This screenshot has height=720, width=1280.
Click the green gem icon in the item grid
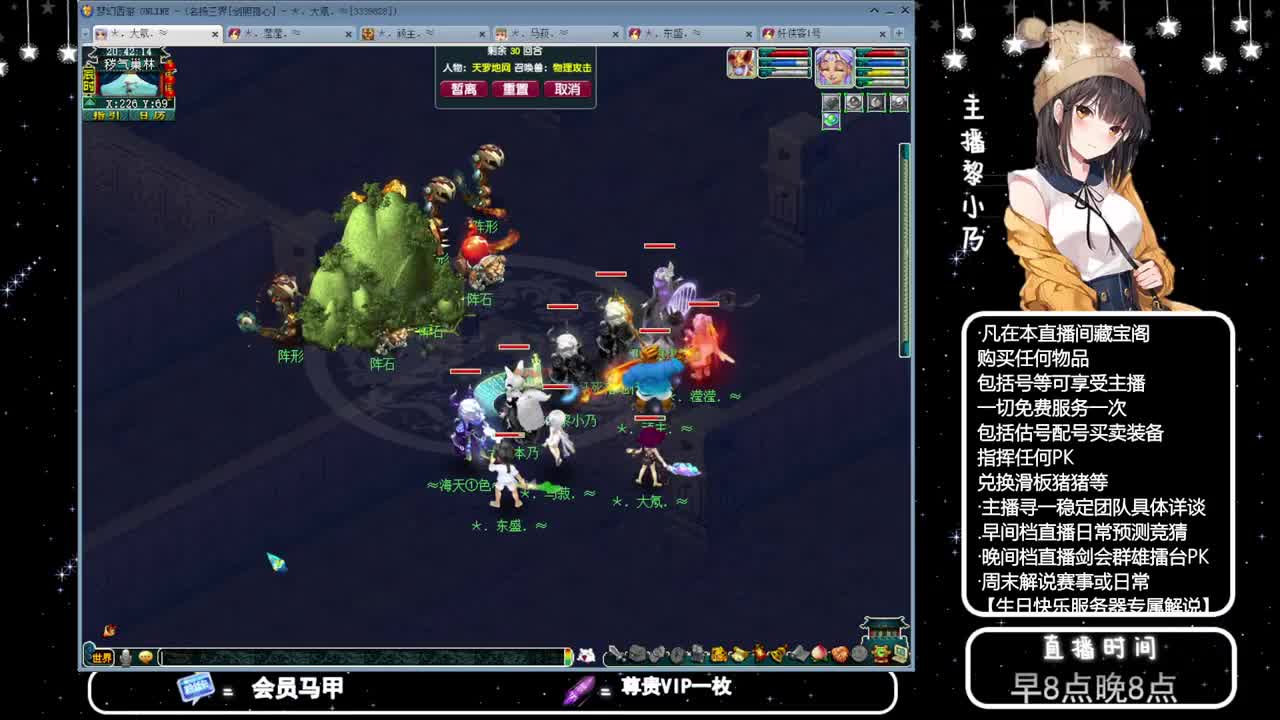click(831, 120)
